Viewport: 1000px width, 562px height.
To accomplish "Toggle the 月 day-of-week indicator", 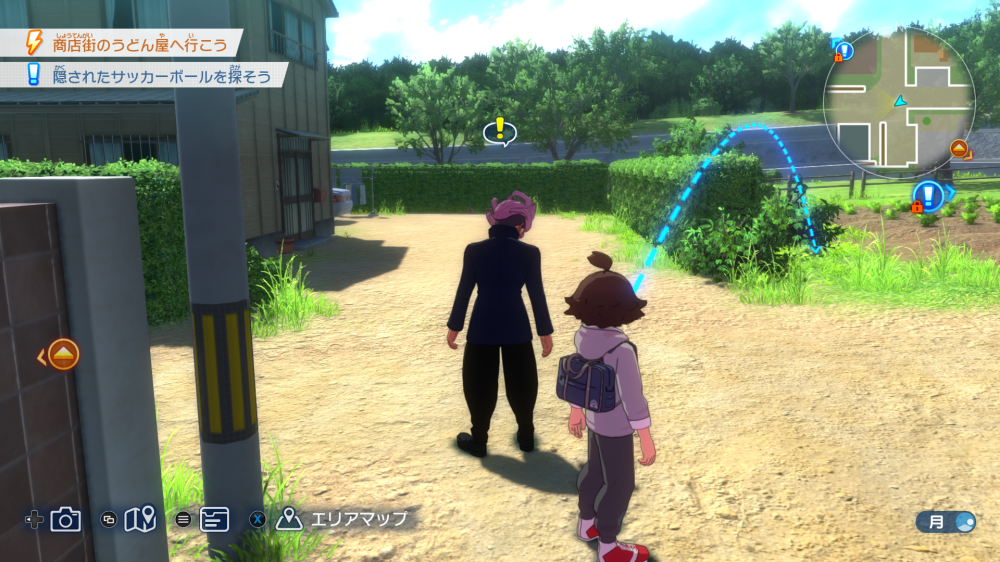I will click(946, 521).
